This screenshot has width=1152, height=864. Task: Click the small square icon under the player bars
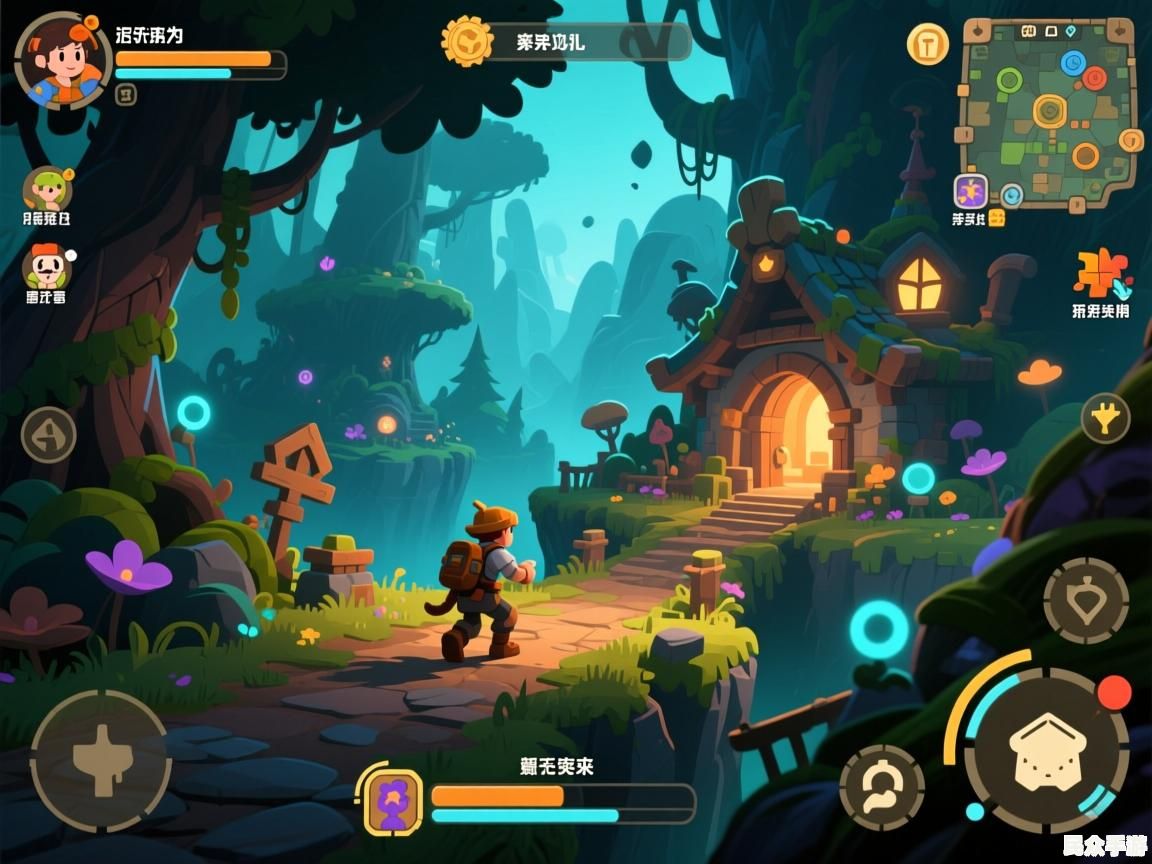tap(126, 95)
